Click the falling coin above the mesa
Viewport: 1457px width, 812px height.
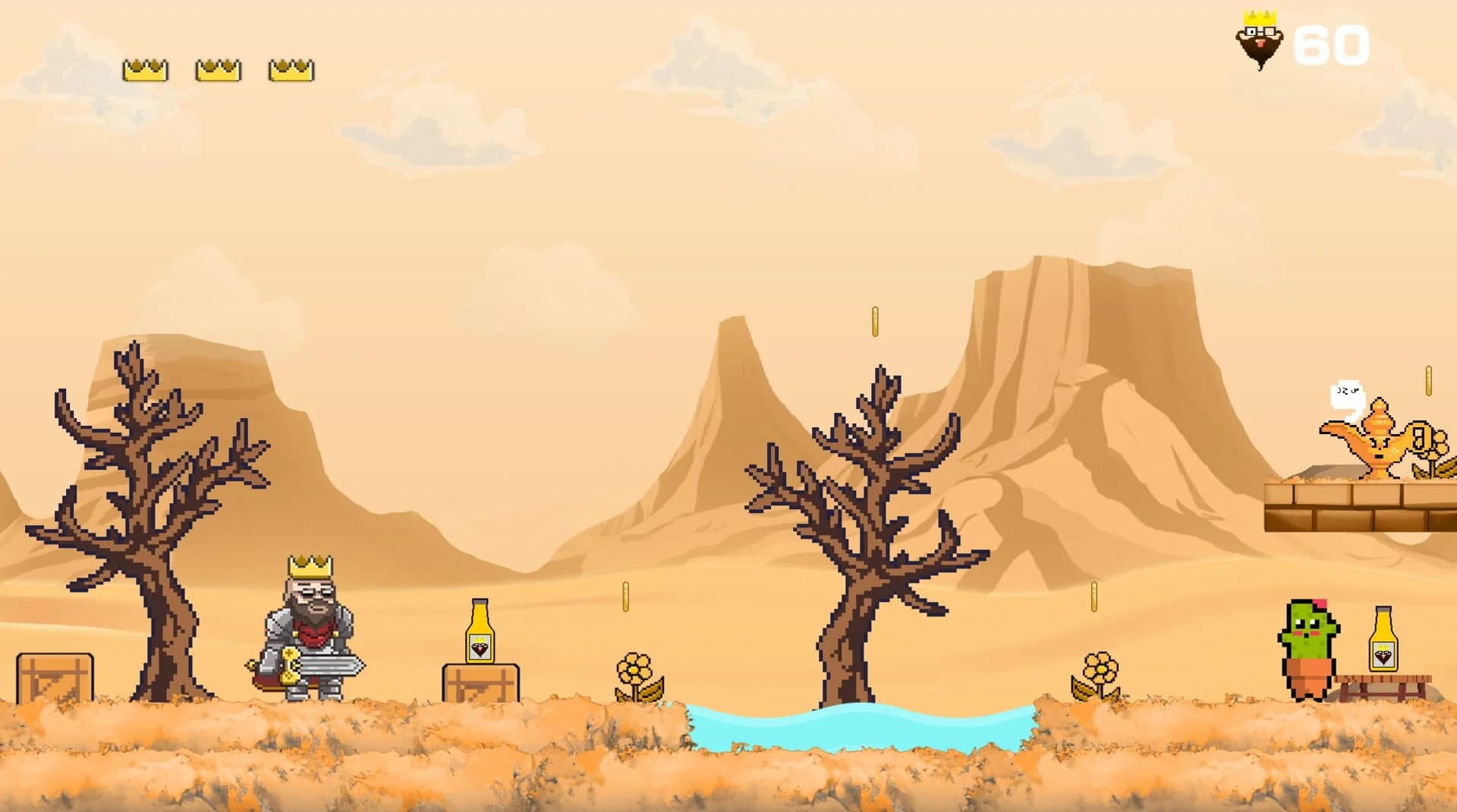pyautogui.click(x=873, y=319)
